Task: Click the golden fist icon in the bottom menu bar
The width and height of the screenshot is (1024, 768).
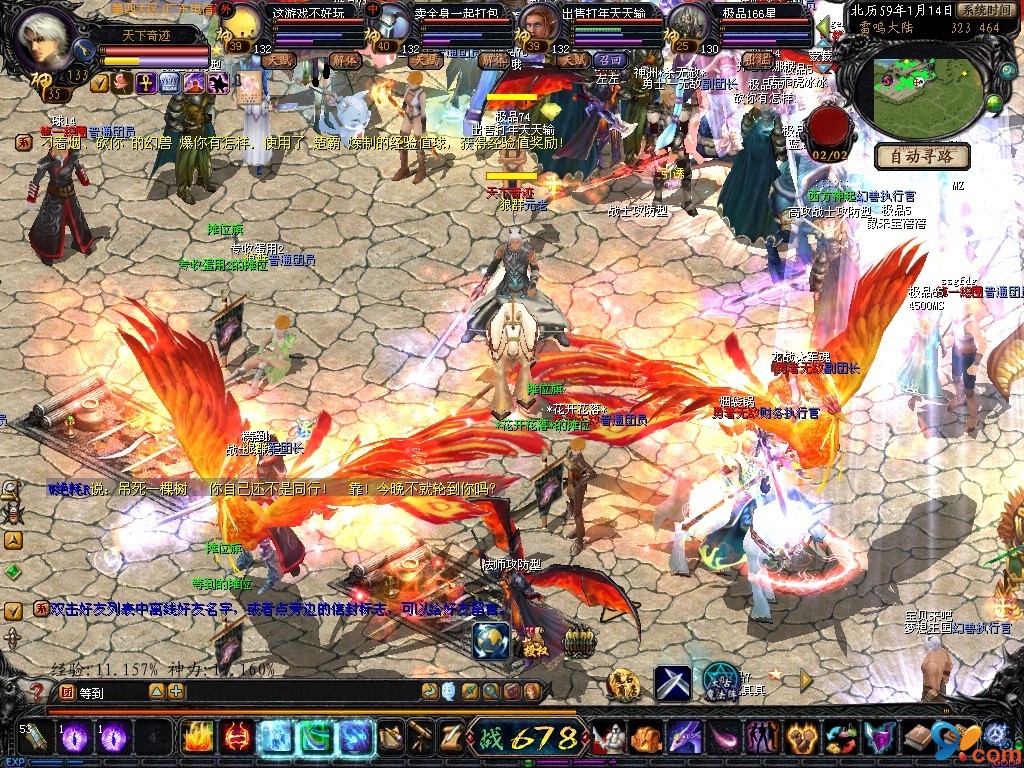Action: pos(645,739)
